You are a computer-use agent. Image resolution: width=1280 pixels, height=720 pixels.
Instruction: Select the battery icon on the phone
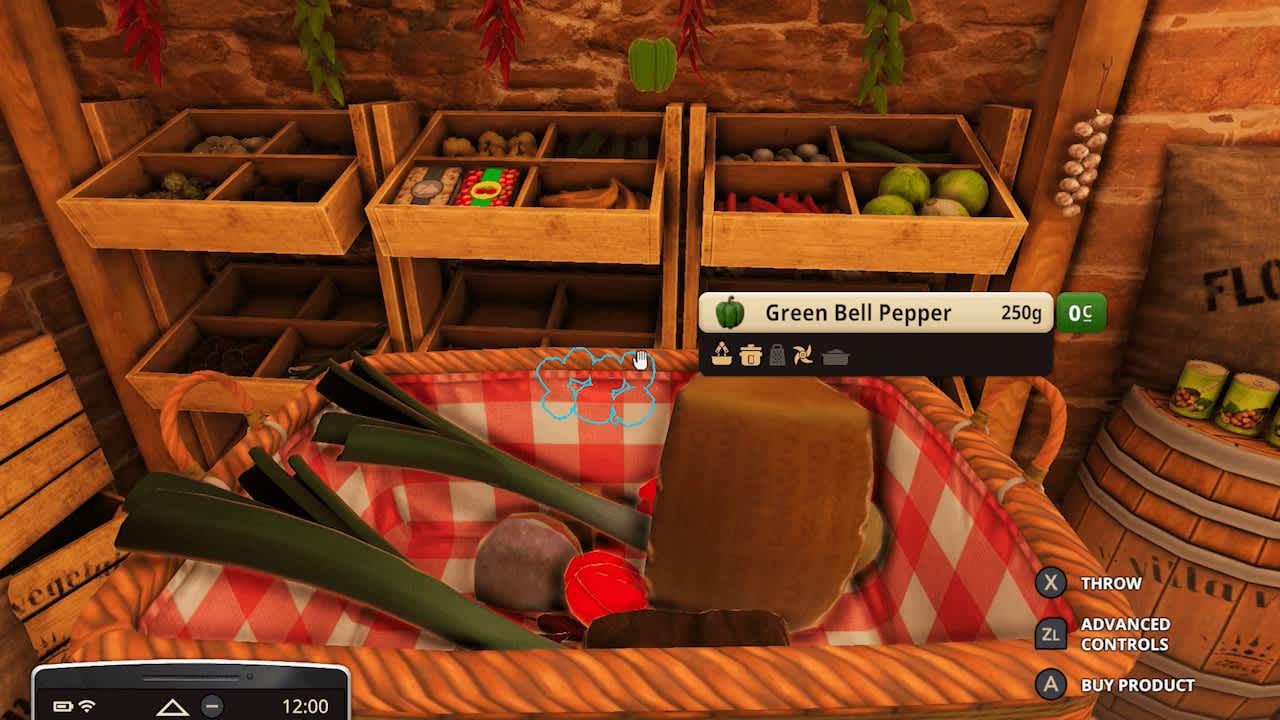click(x=62, y=706)
